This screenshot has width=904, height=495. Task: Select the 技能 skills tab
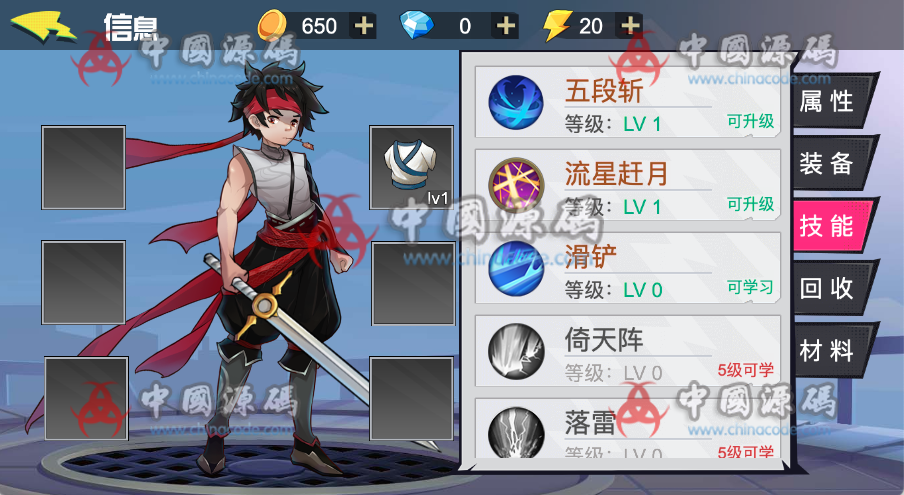point(828,226)
